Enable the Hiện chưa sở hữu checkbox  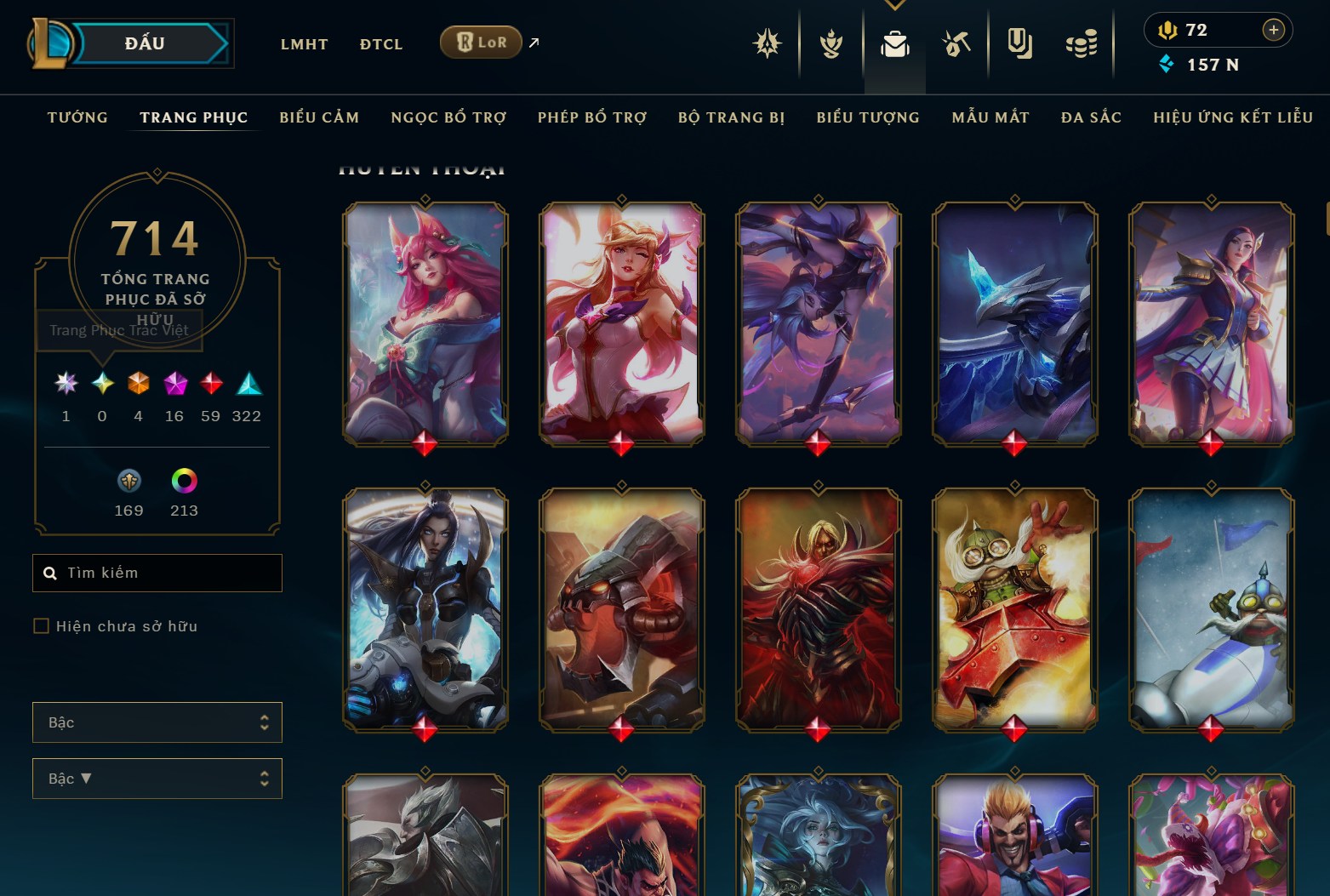point(41,625)
